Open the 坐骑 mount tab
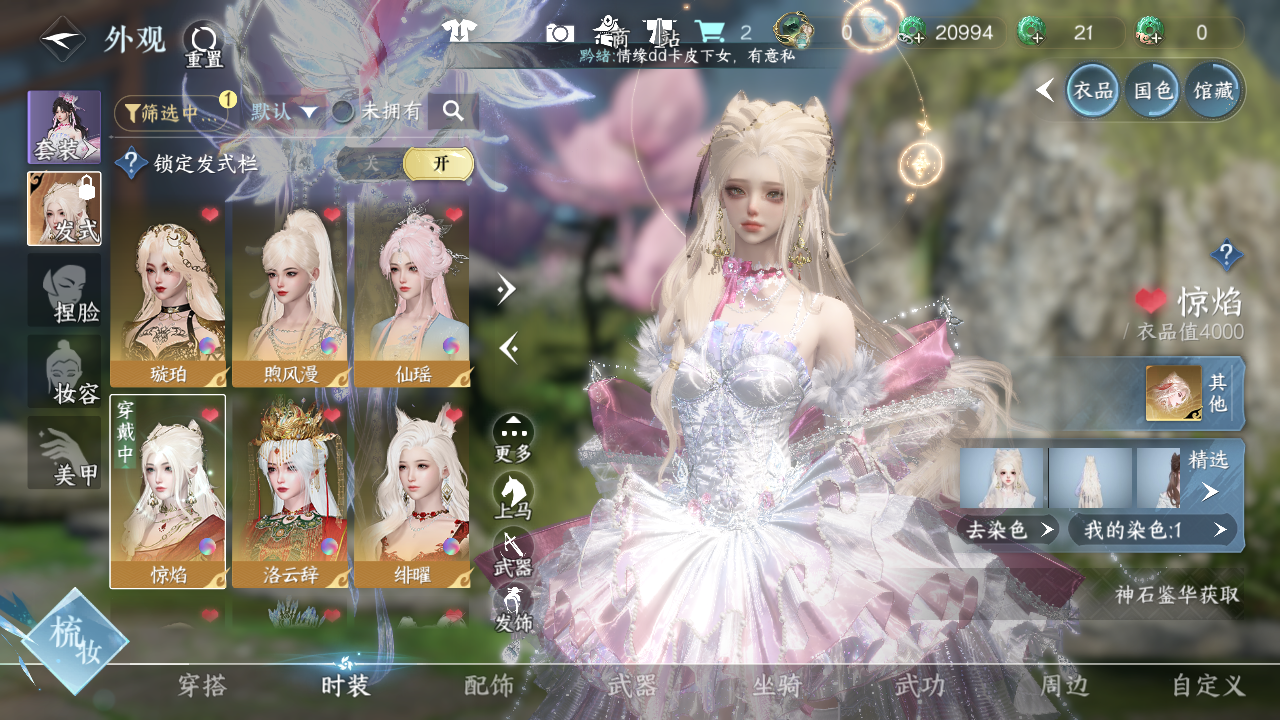 click(x=777, y=686)
